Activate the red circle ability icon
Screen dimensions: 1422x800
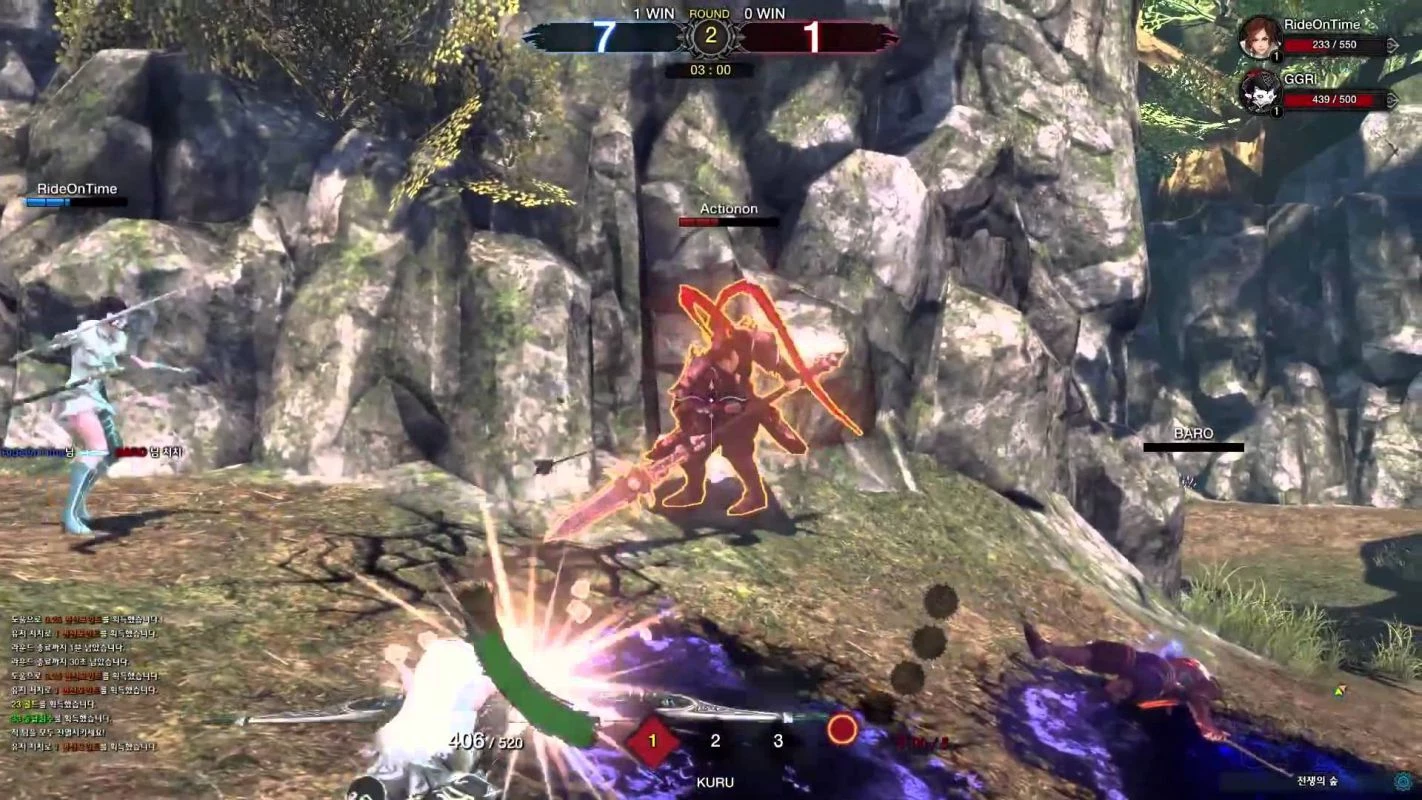pyautogui.click(x=842, y=729)
